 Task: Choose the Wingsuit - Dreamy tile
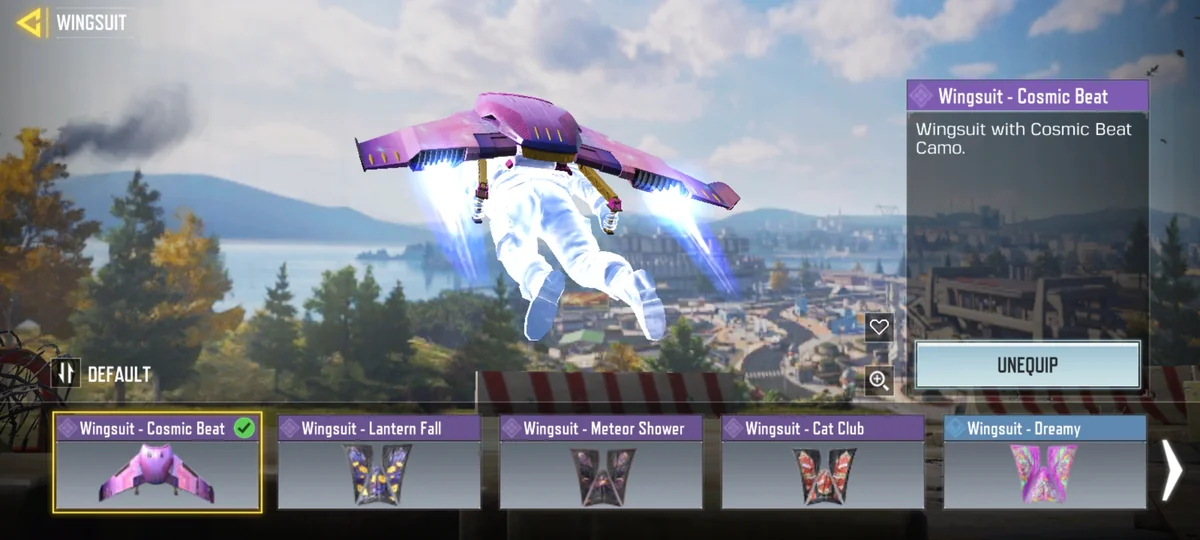[1044, 462]
